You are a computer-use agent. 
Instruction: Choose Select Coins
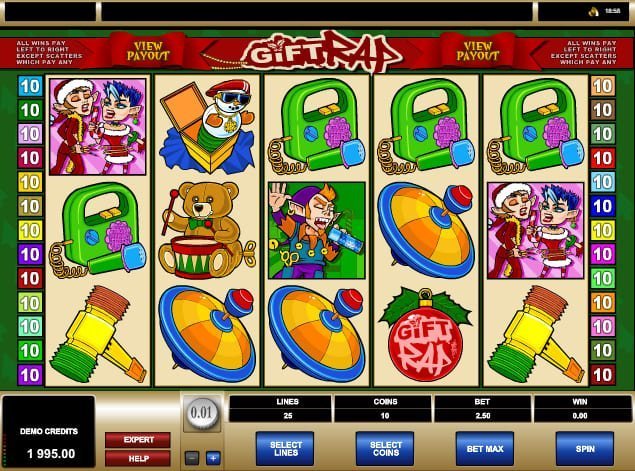pos(384,447)
